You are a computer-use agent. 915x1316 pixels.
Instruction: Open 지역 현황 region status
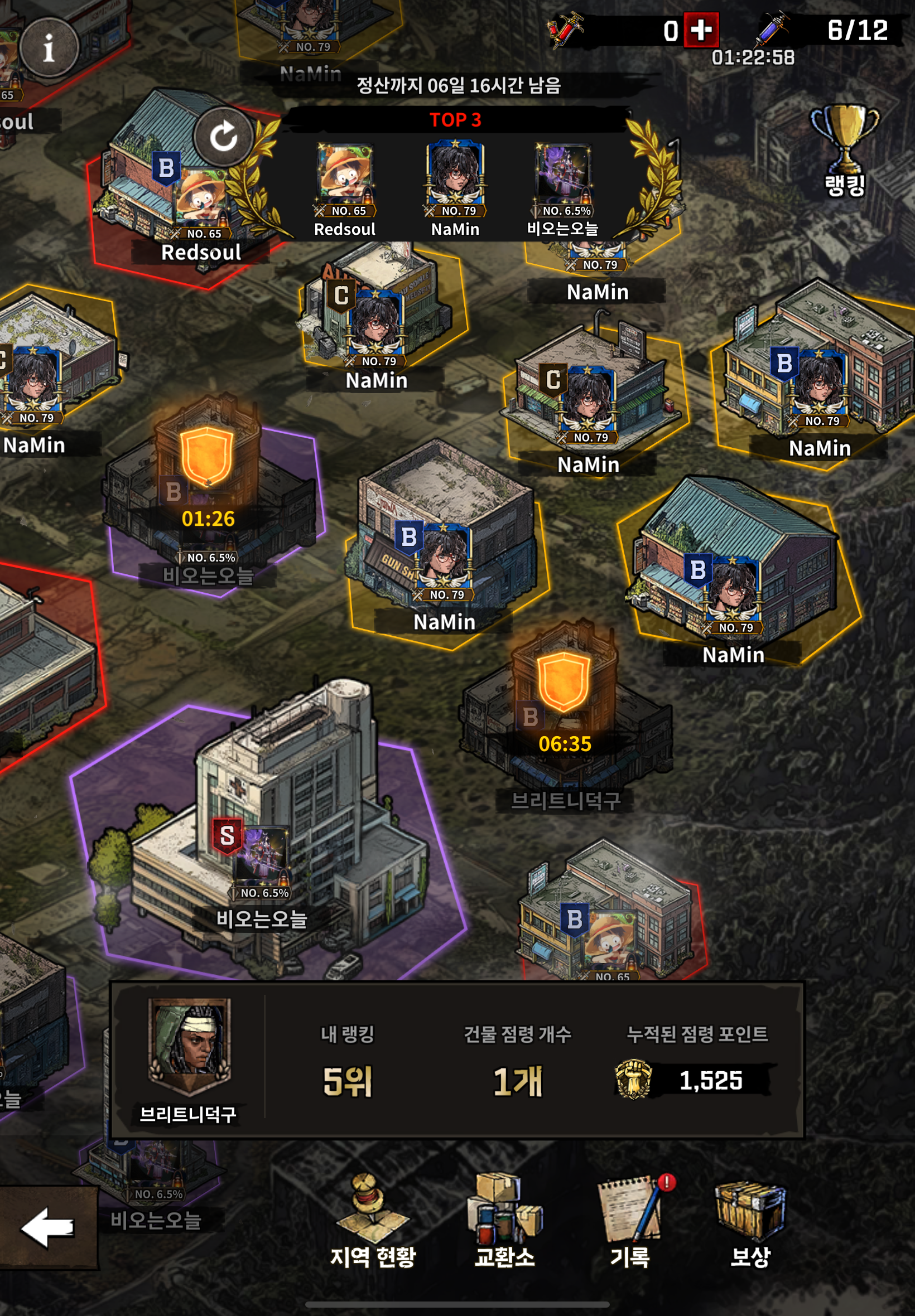[x=373, y=1220]
